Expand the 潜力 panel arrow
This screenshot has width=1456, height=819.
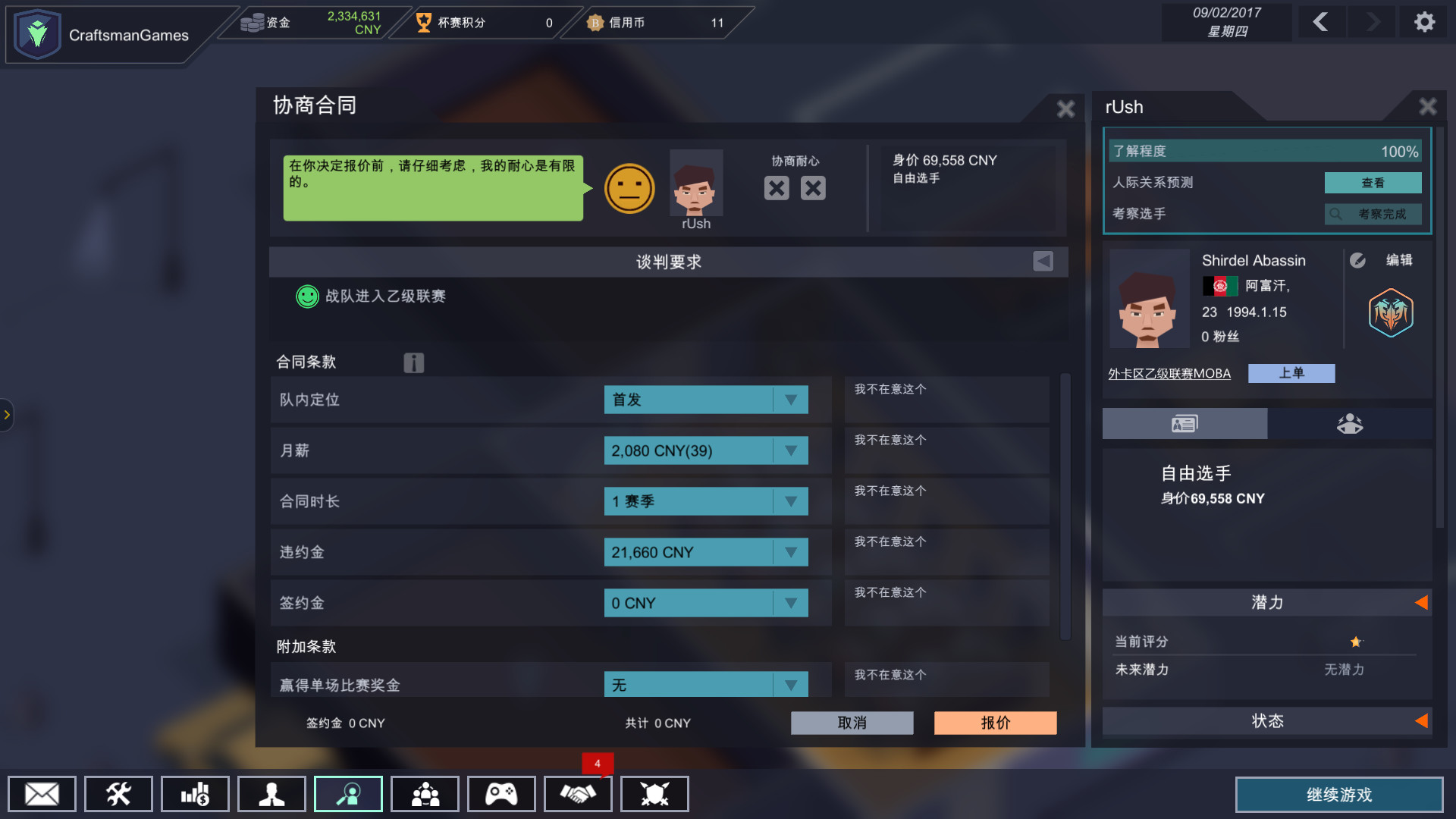point(1423,602)
